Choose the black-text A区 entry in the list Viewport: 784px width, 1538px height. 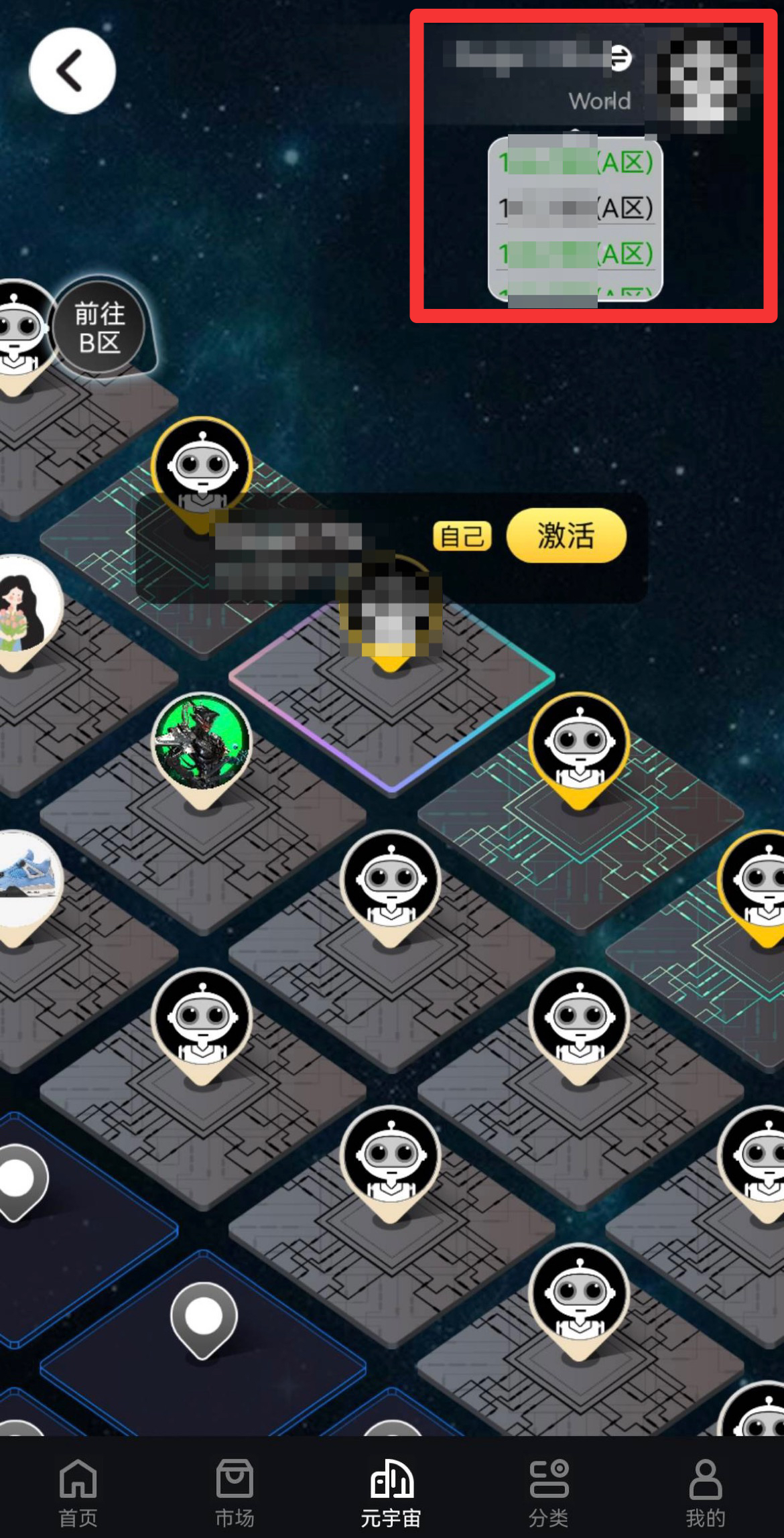click(x=575, y=208)
